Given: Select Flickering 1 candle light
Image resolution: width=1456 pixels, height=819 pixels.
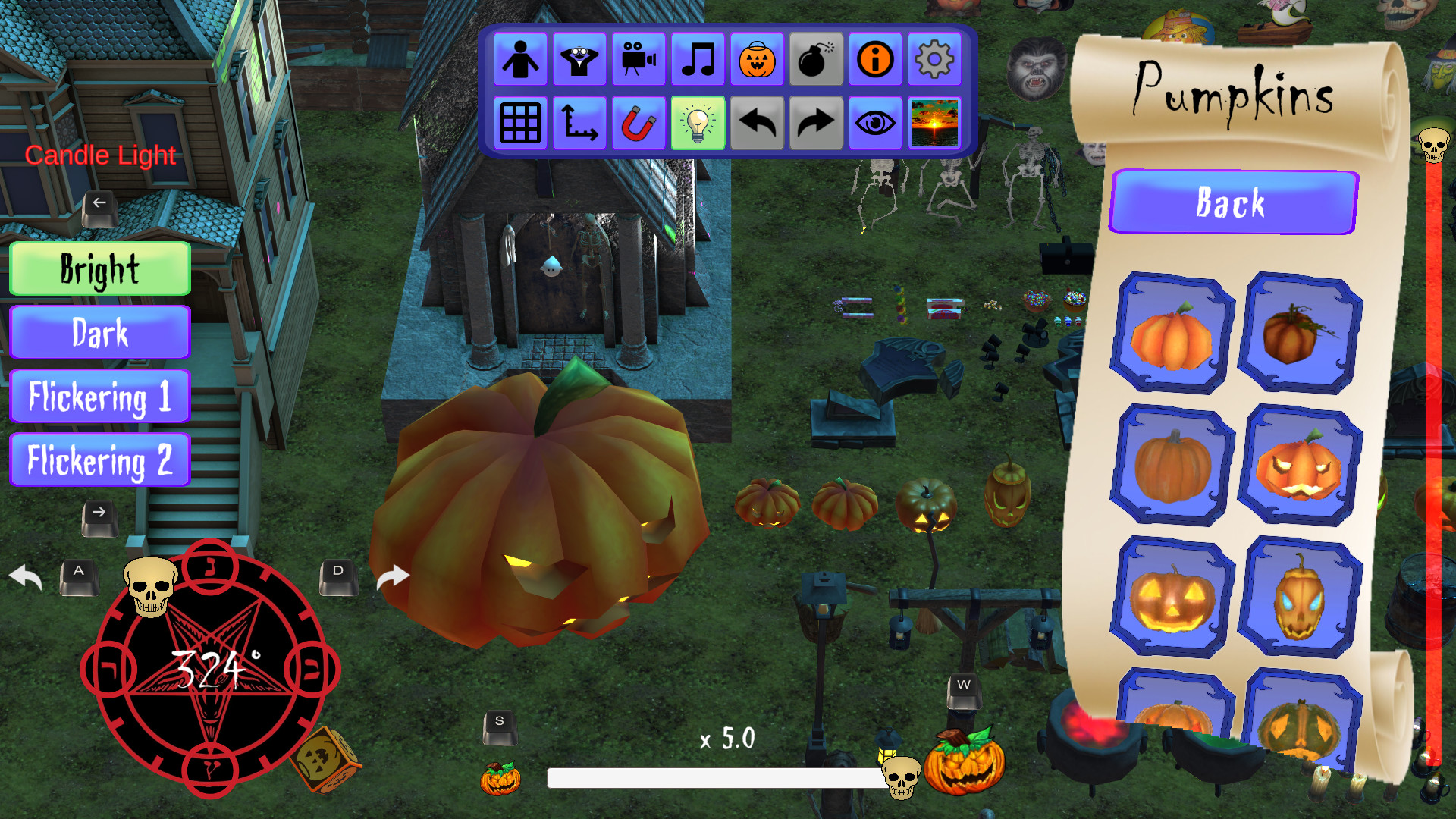Looking at the screenshot, I should 99,396.
